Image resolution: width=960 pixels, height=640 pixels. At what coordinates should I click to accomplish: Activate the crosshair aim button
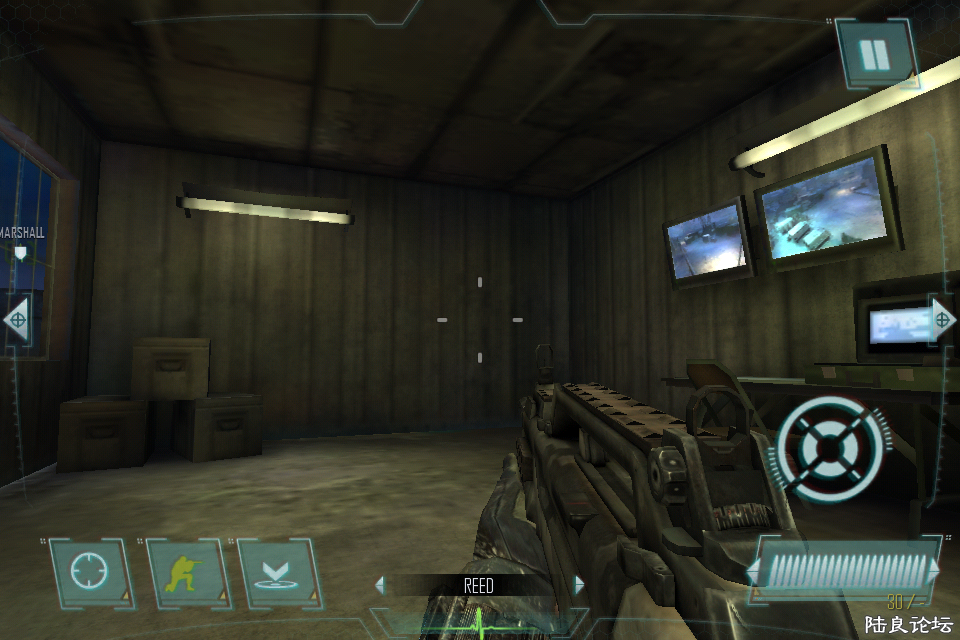coord(88,573)
